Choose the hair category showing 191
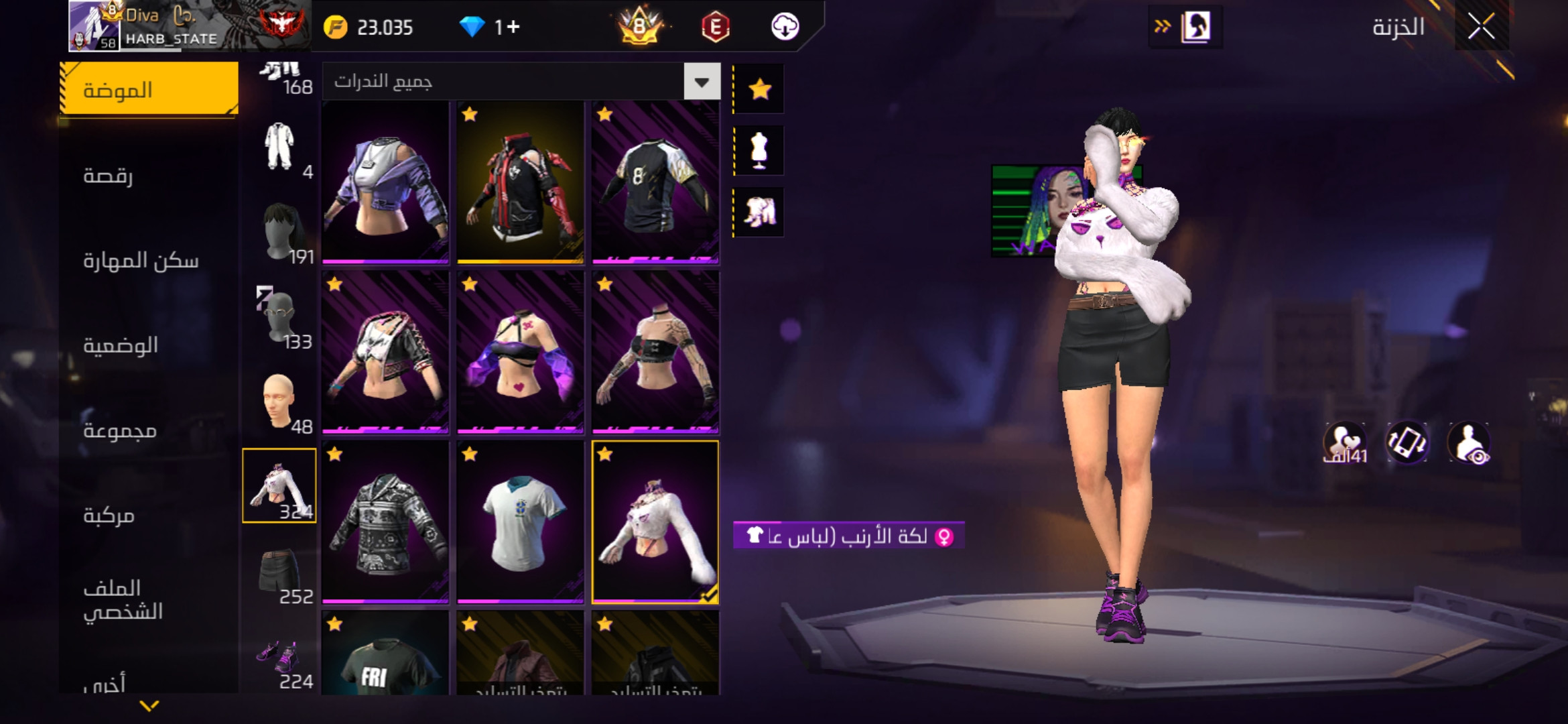Viewport: 1568px width, 724px height. (x=280, y=233)
